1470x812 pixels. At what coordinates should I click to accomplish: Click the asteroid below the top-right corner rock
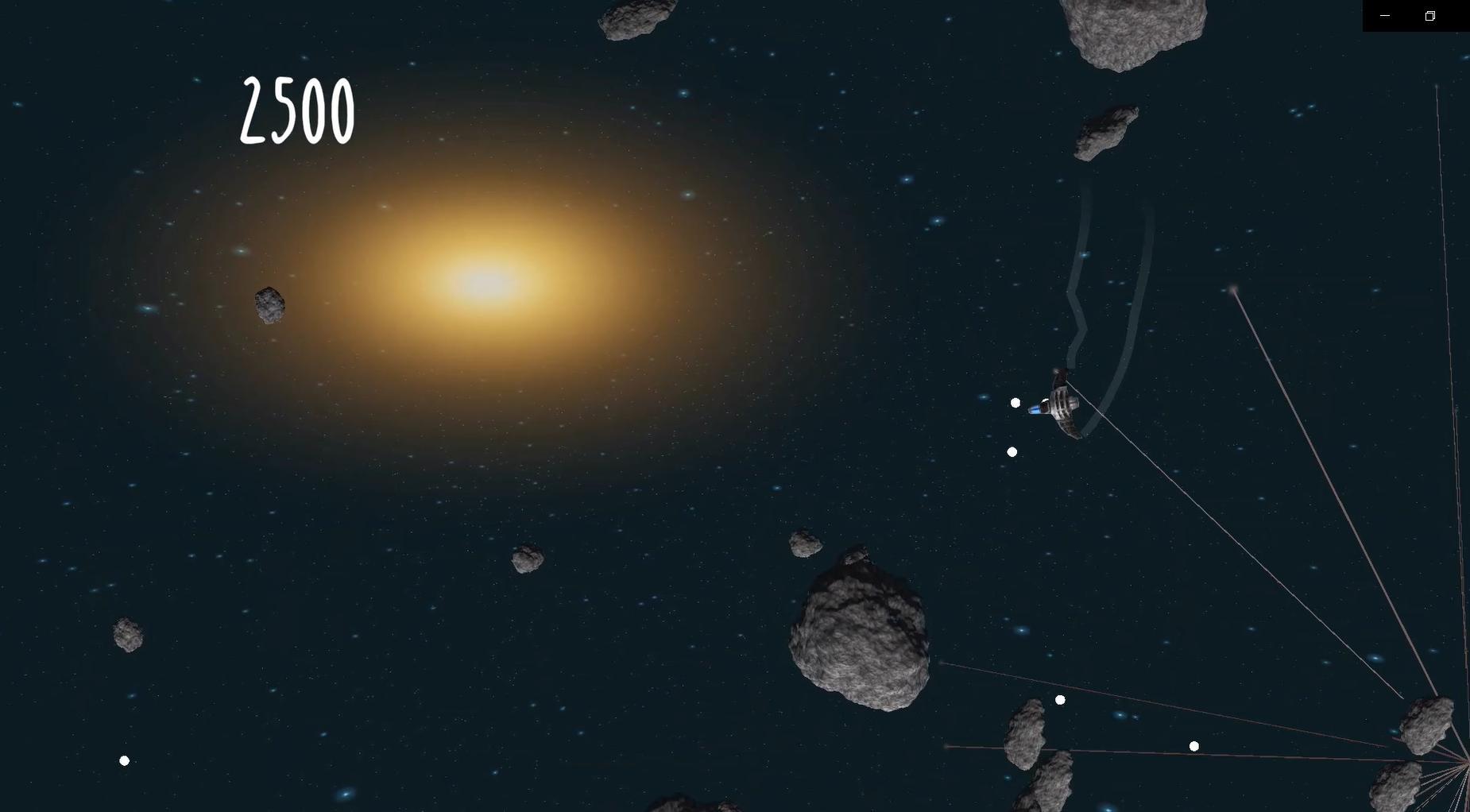click(1104, 131)
